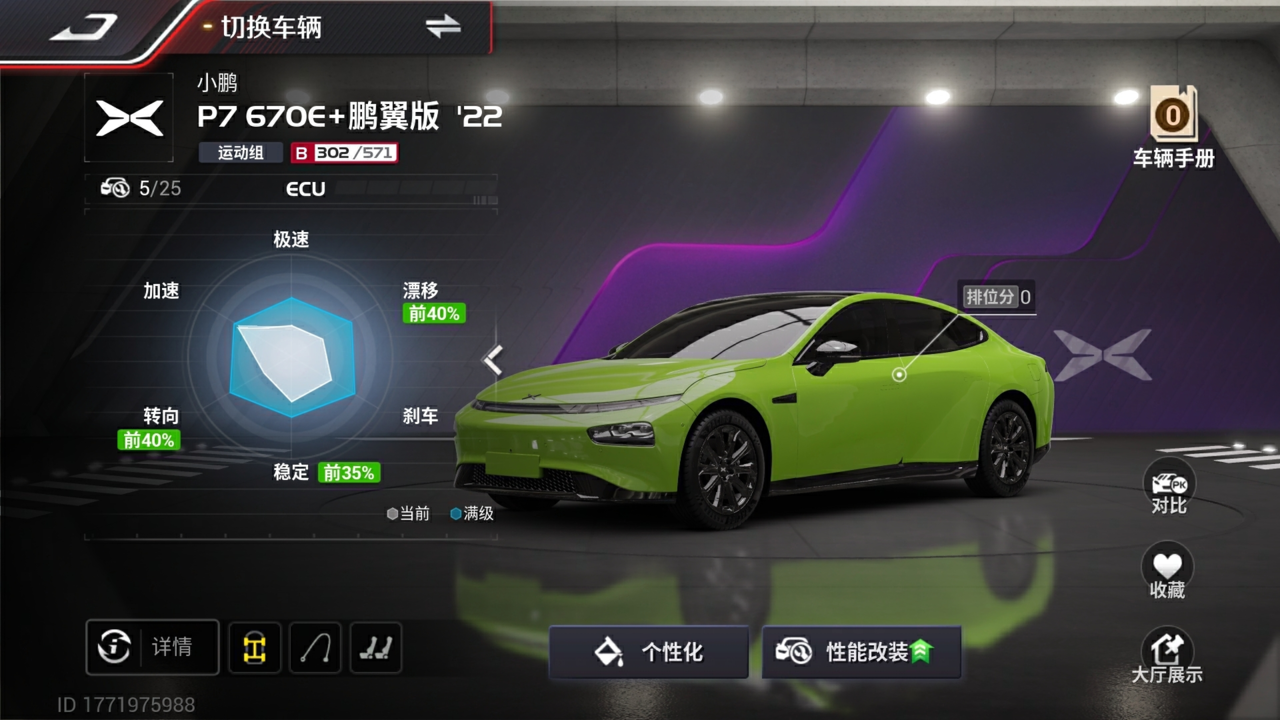The height and width of the screenshot is (720, 1280).
Task: Click the 对比 compare icon
Action: 1168,490
